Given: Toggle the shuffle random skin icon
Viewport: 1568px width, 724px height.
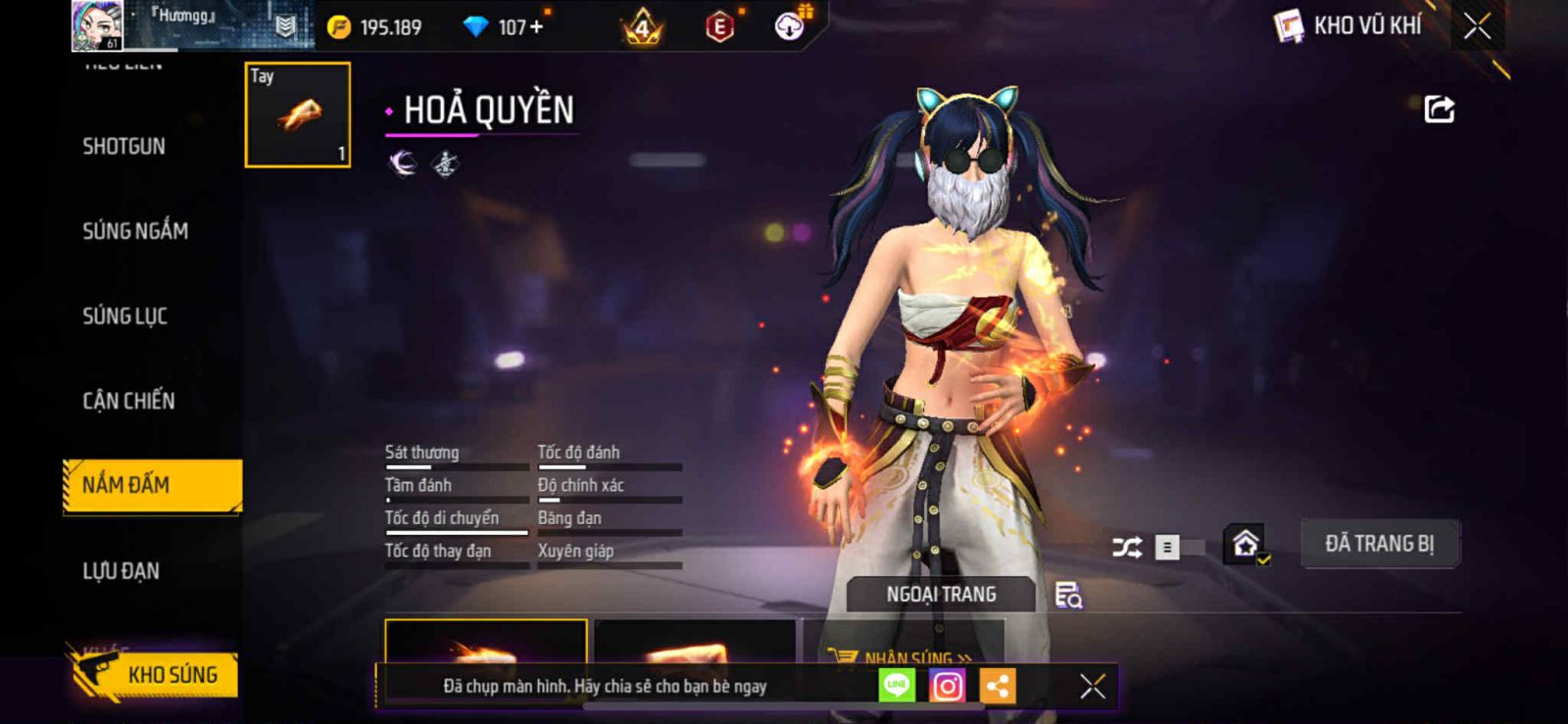Looking at the screenshot, I should coord(1127,547).
